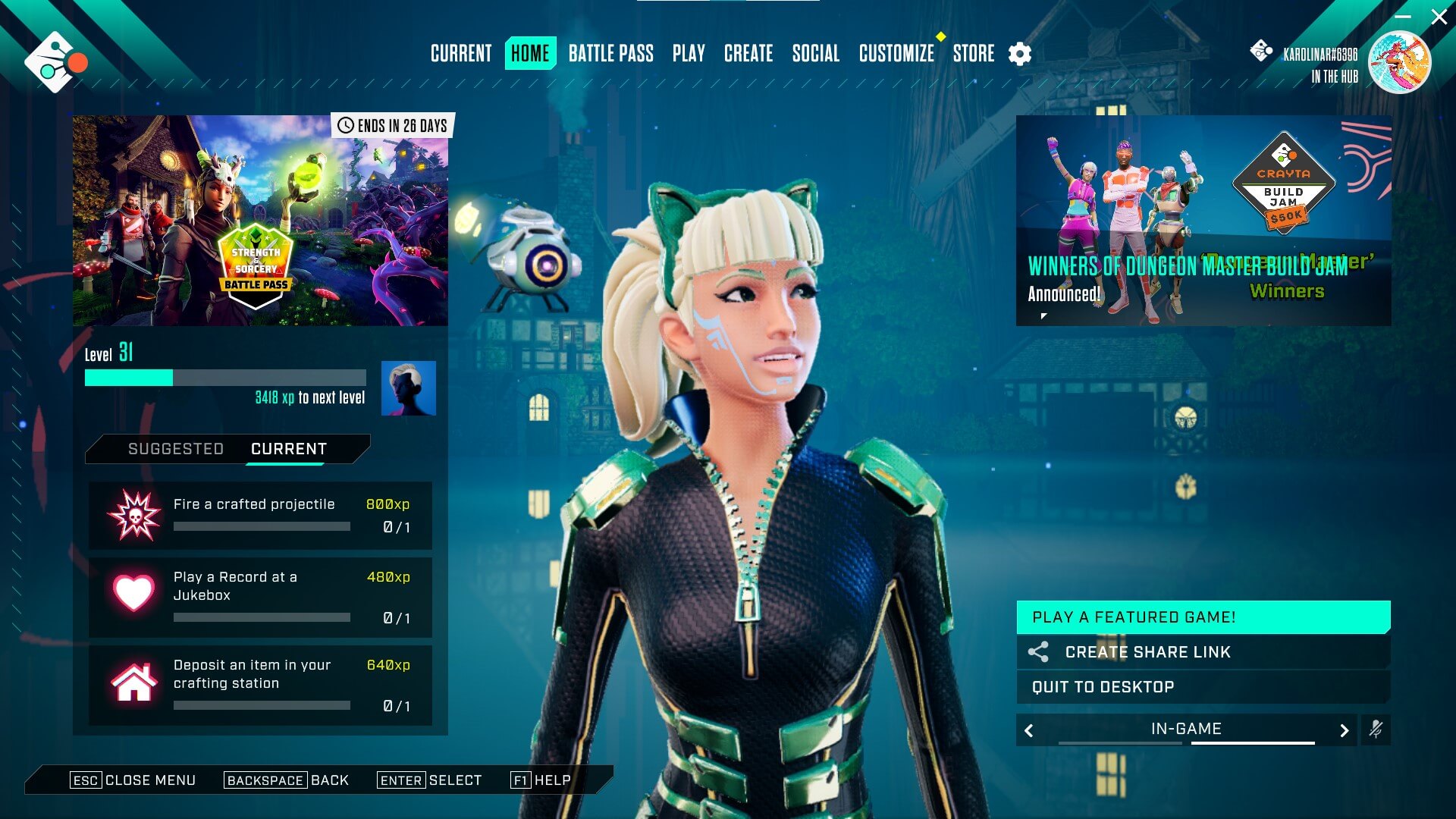Switch to the Battle Pass tab
Screen dimensions: 1456x819
tap(610, 54)
